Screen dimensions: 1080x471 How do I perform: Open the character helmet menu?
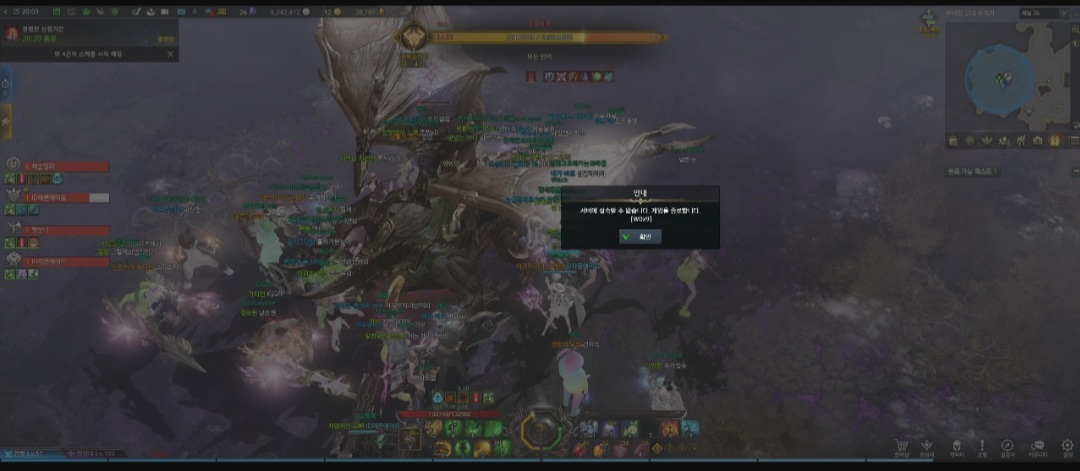[956, 446]
